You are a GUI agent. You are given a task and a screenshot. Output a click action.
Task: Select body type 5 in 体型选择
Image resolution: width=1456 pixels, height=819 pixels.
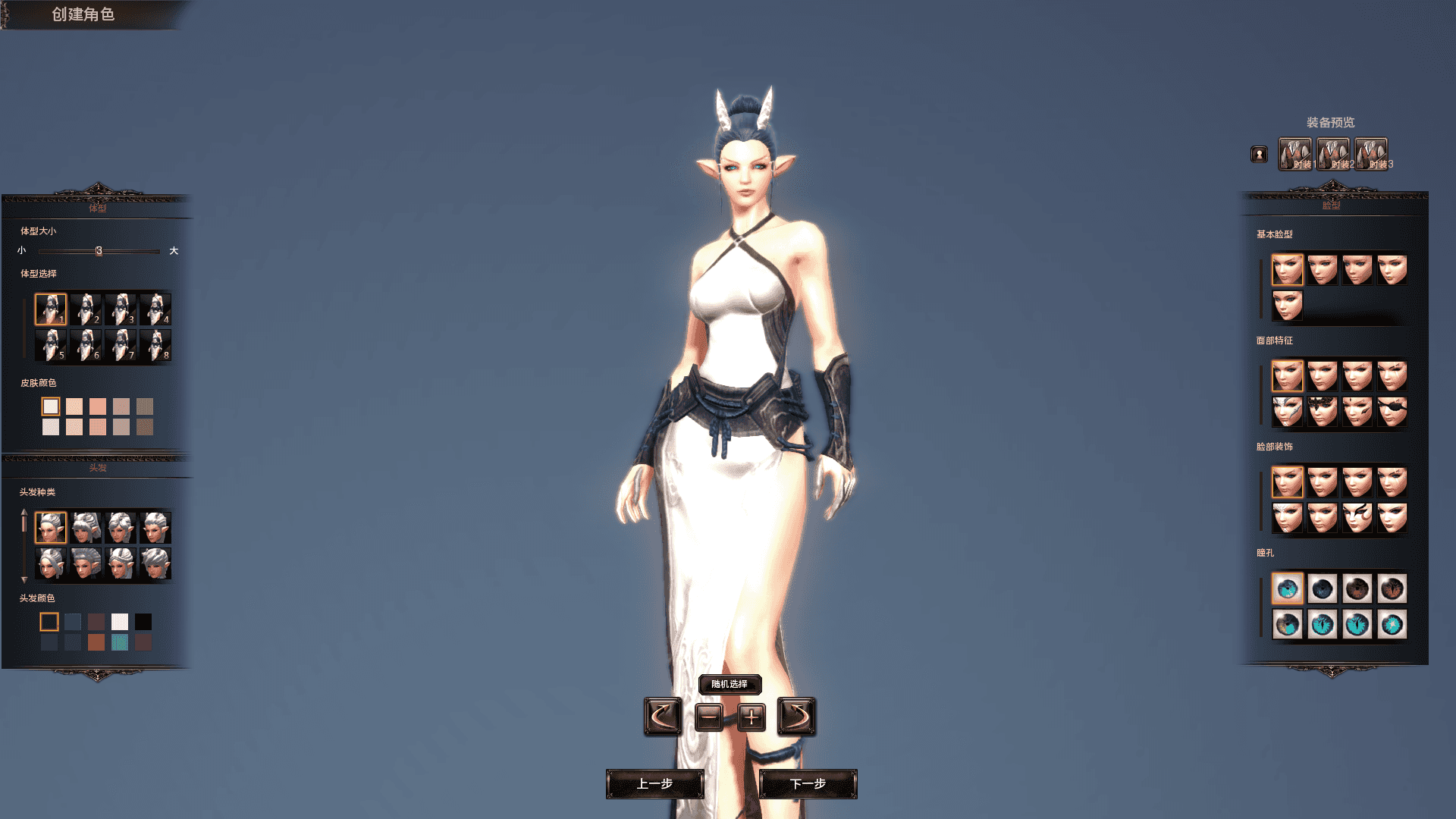coord(51,345)
